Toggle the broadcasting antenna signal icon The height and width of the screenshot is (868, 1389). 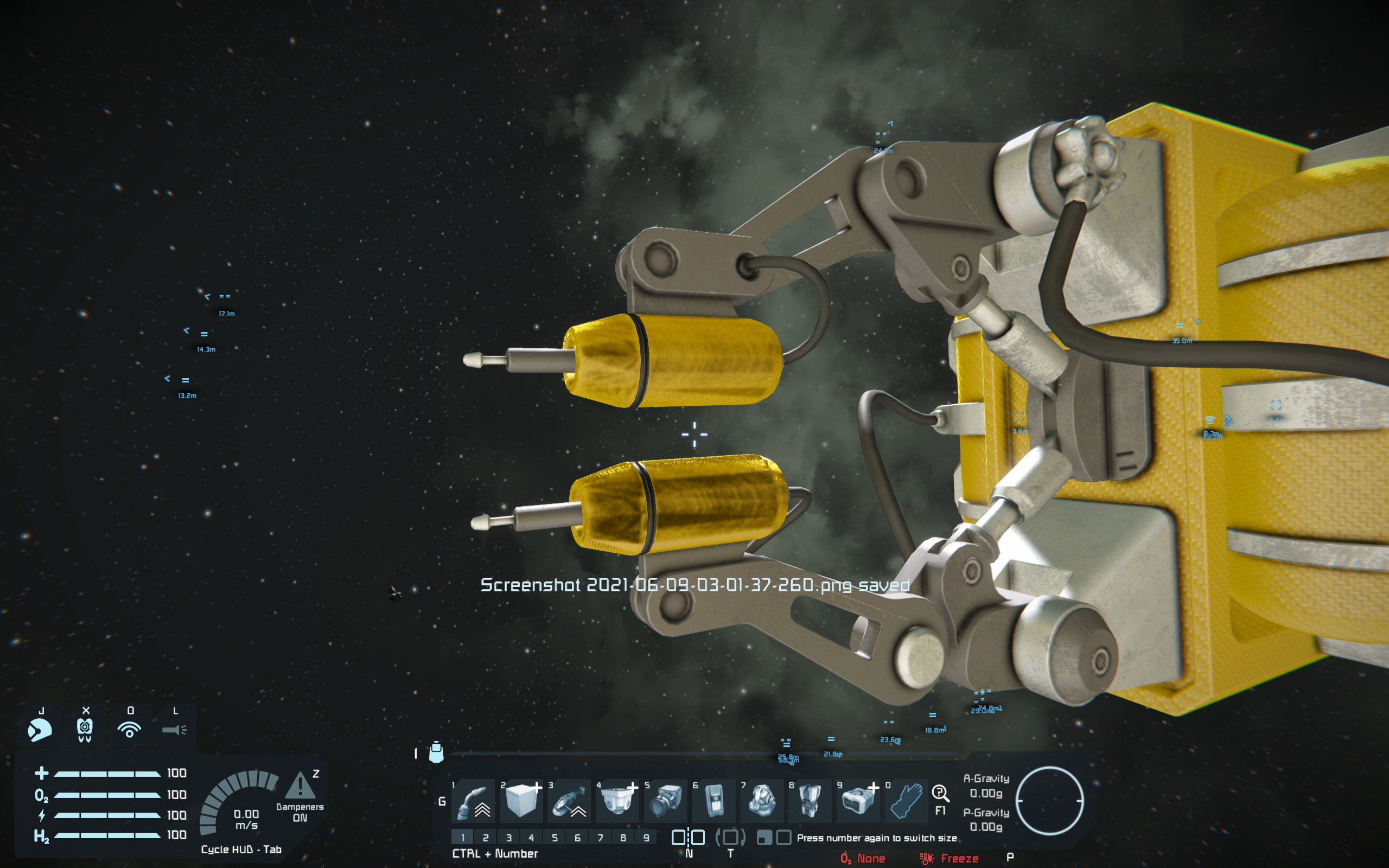pyautogui.click(x=130, y=730)
